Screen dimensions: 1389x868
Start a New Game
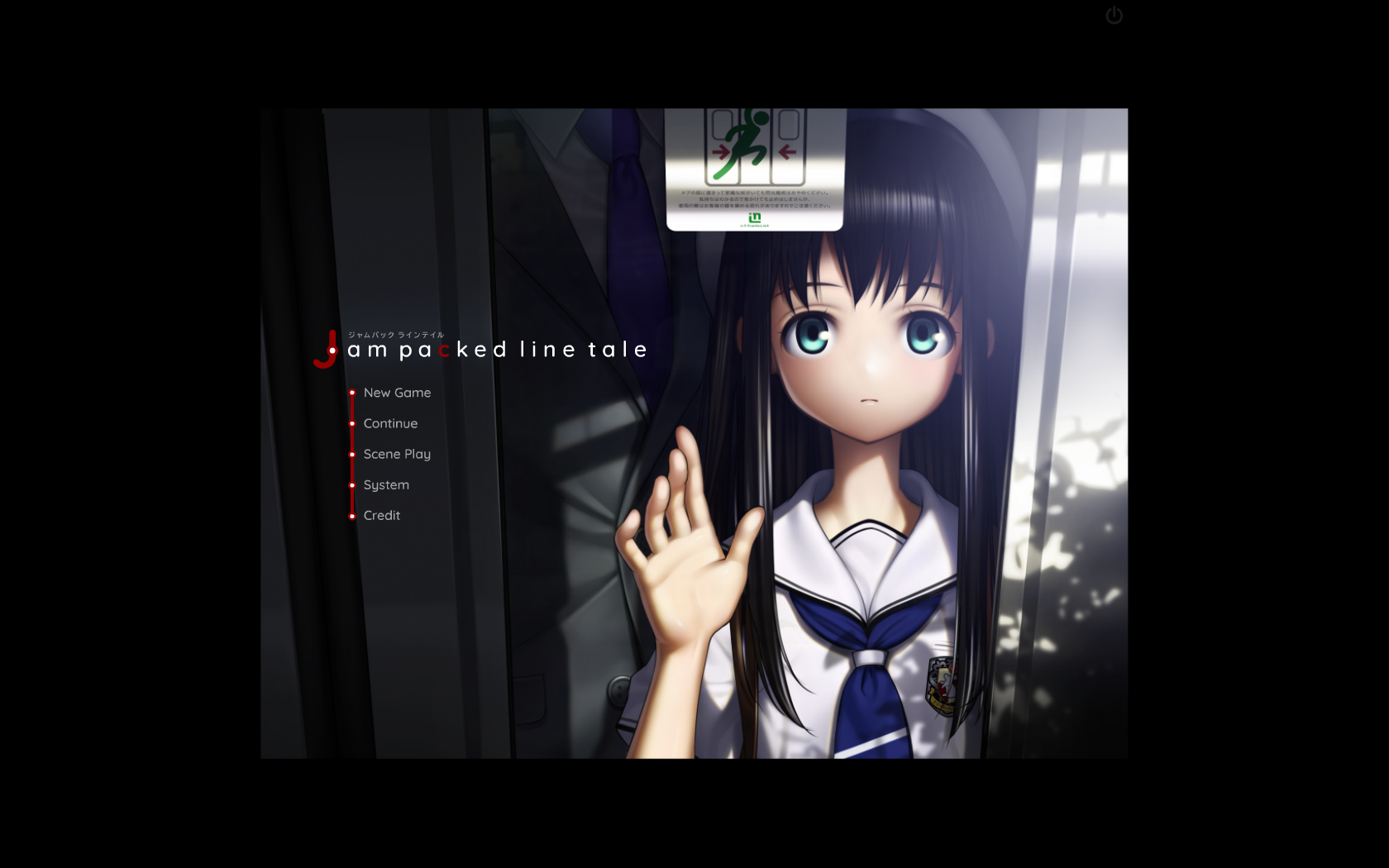[397, 393]
